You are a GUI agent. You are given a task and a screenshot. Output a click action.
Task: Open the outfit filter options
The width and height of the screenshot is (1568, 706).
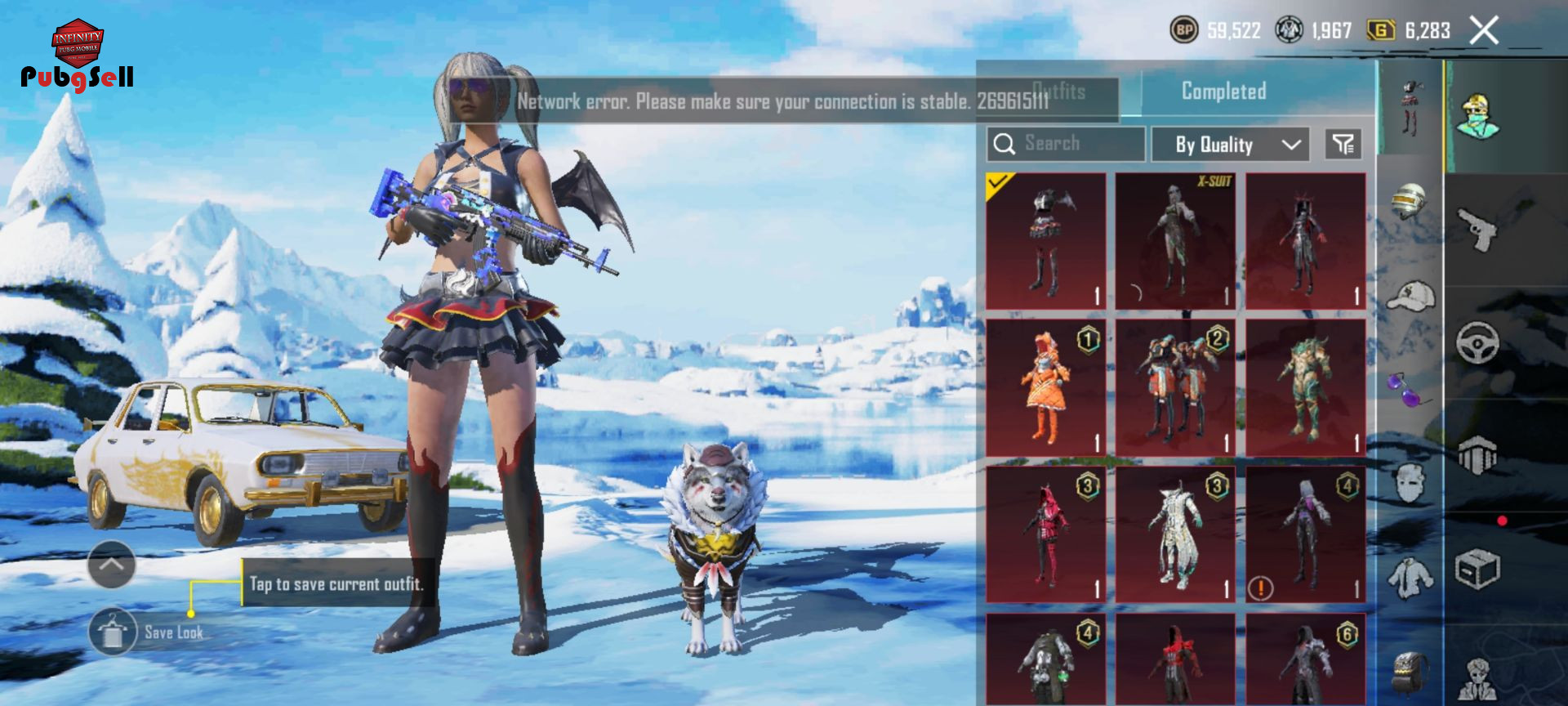(x=1343, y=145)
